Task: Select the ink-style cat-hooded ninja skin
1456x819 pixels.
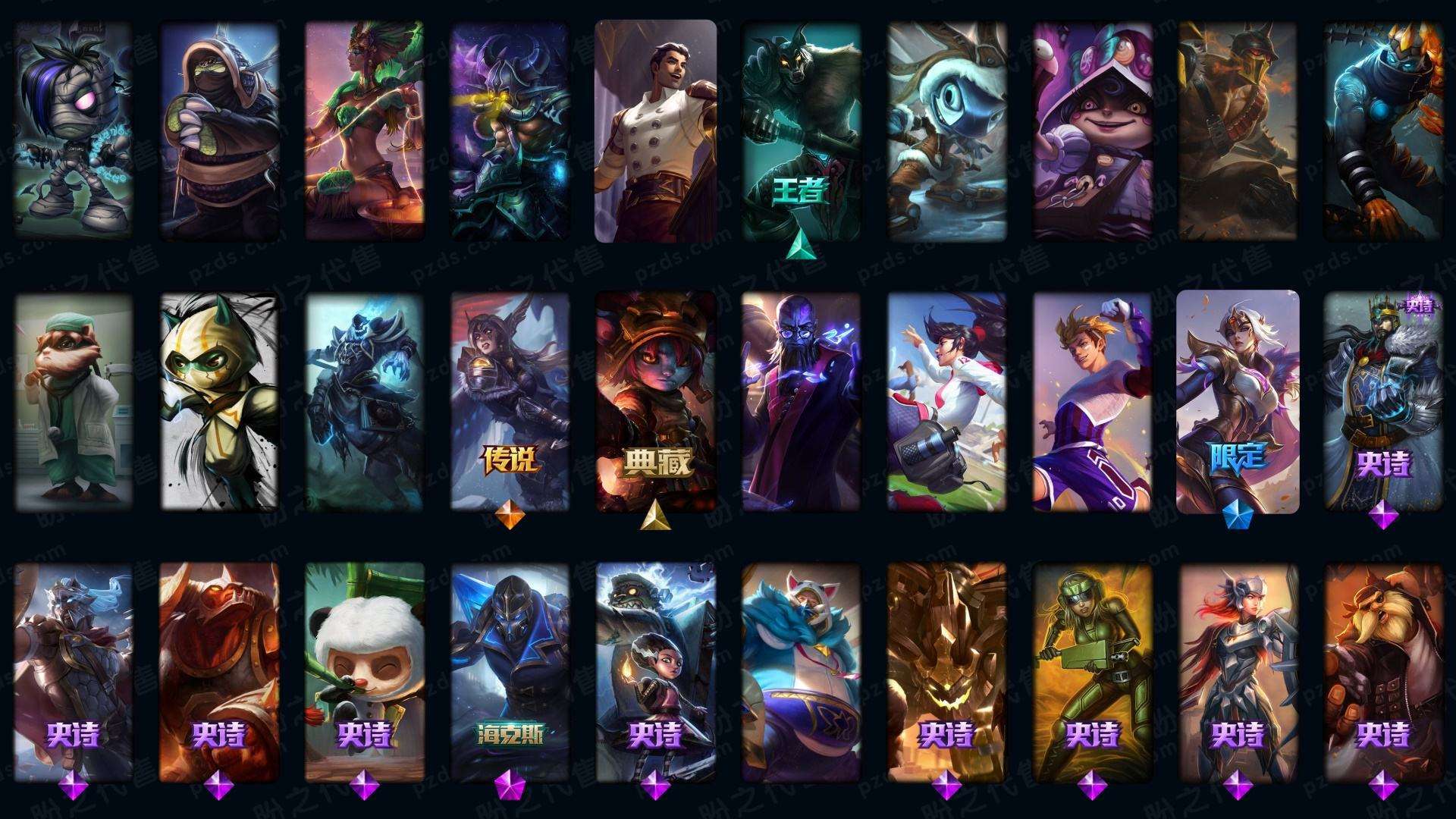Action: [x=218, y=402]
